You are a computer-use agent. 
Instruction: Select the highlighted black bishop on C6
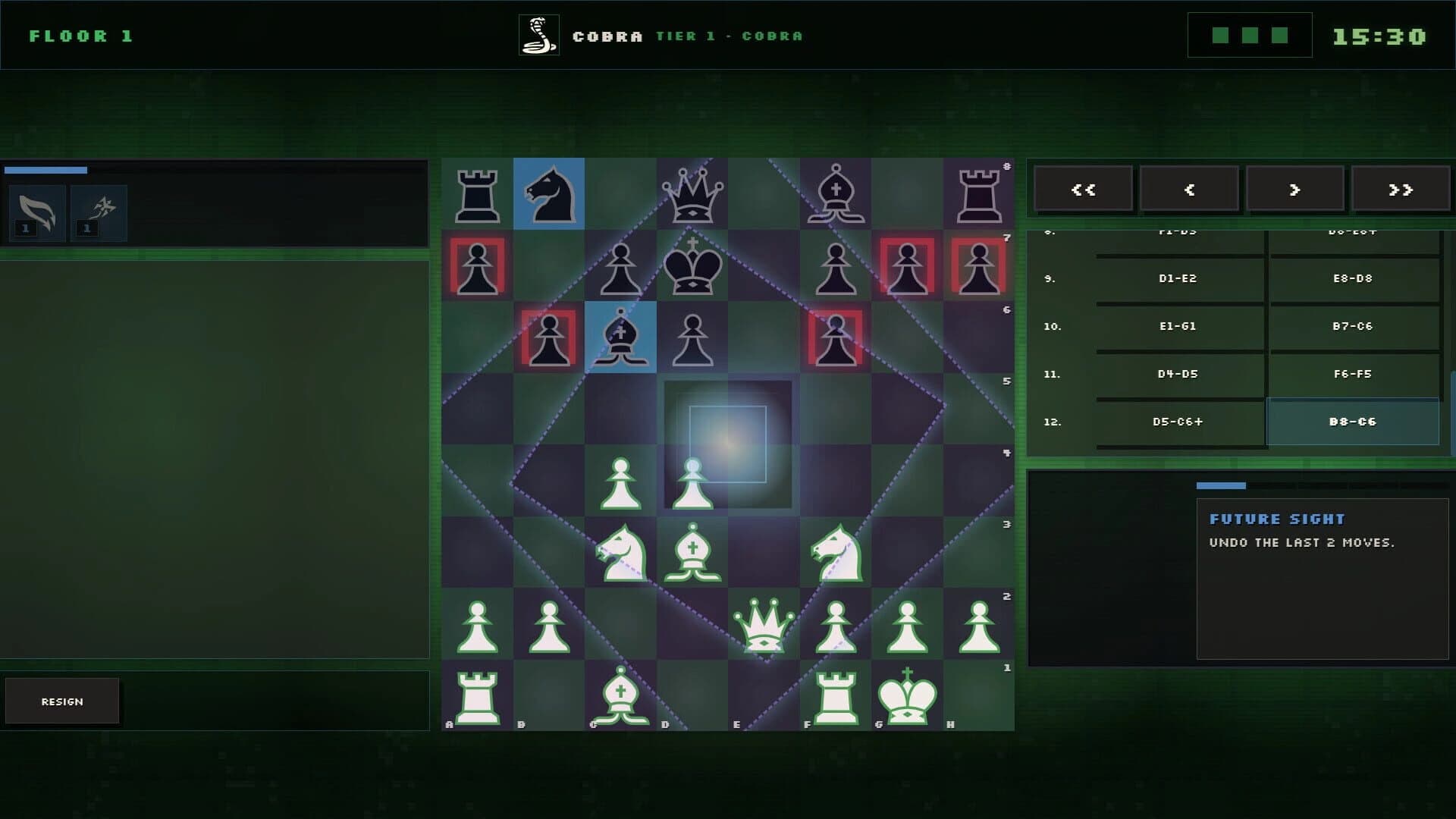pos(621,337)
